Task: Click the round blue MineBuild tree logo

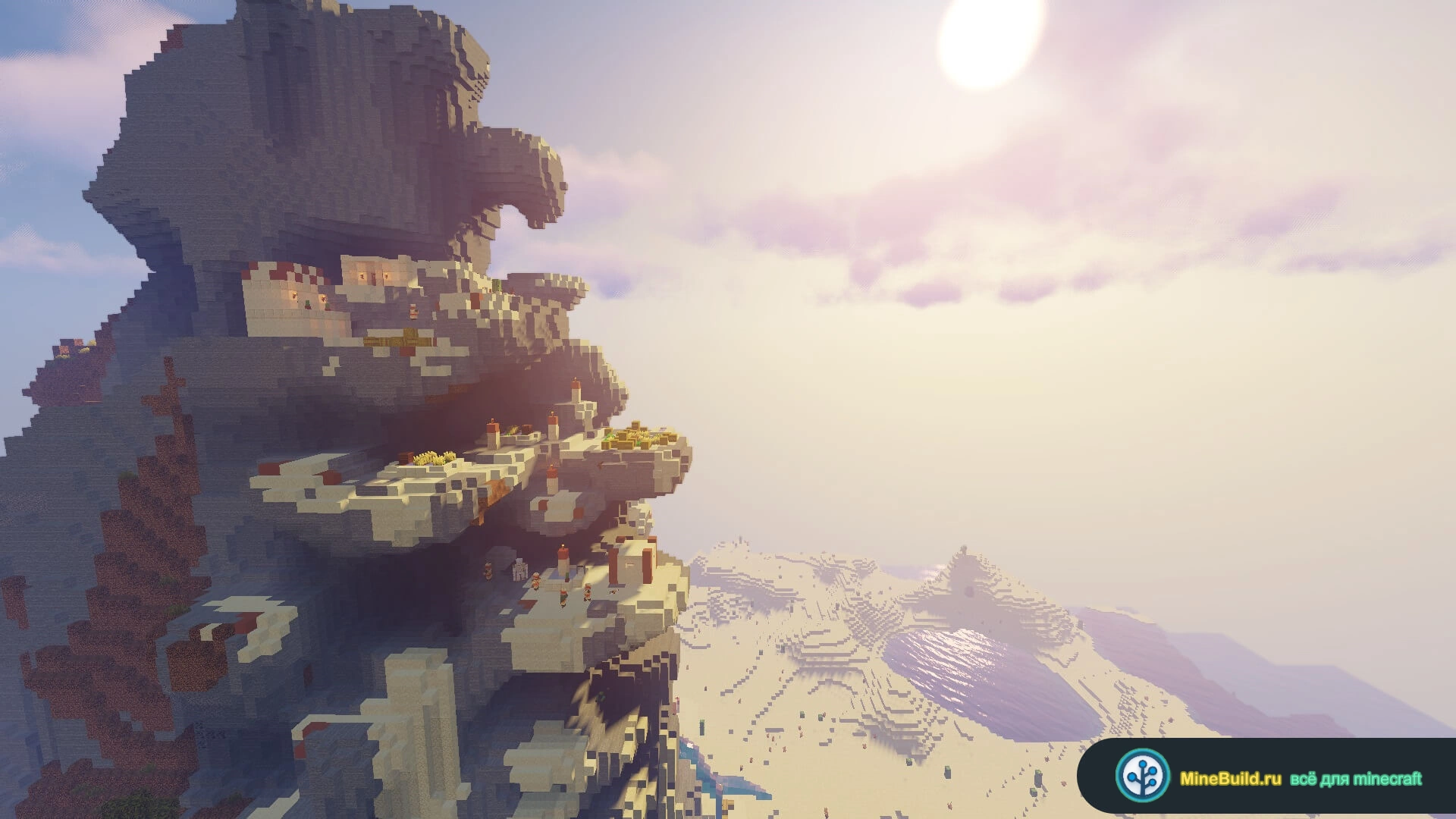Action: pyautogui.click(x=1142, y=776)
